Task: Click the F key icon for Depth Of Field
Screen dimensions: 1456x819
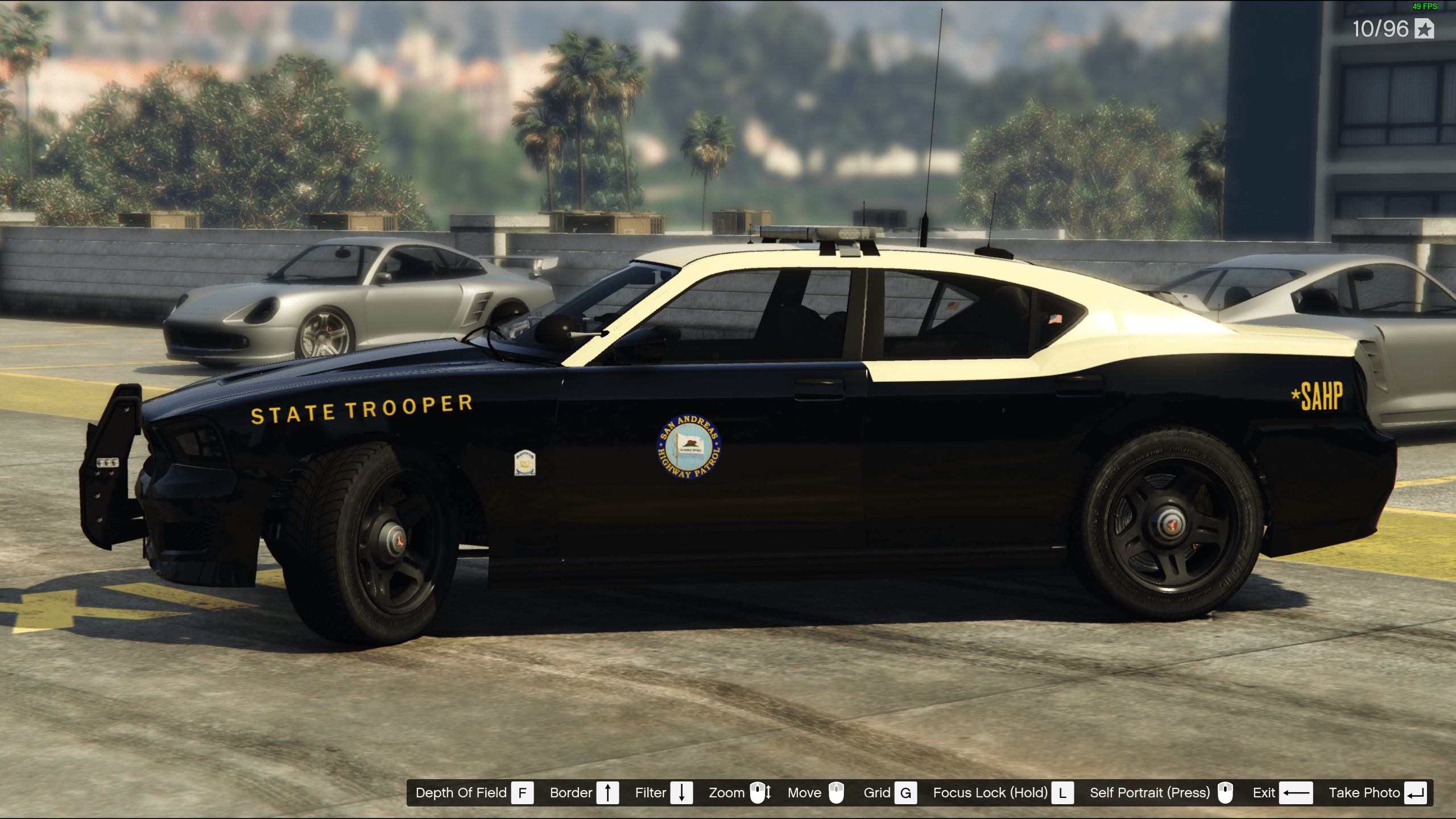Action: [522, 792]
